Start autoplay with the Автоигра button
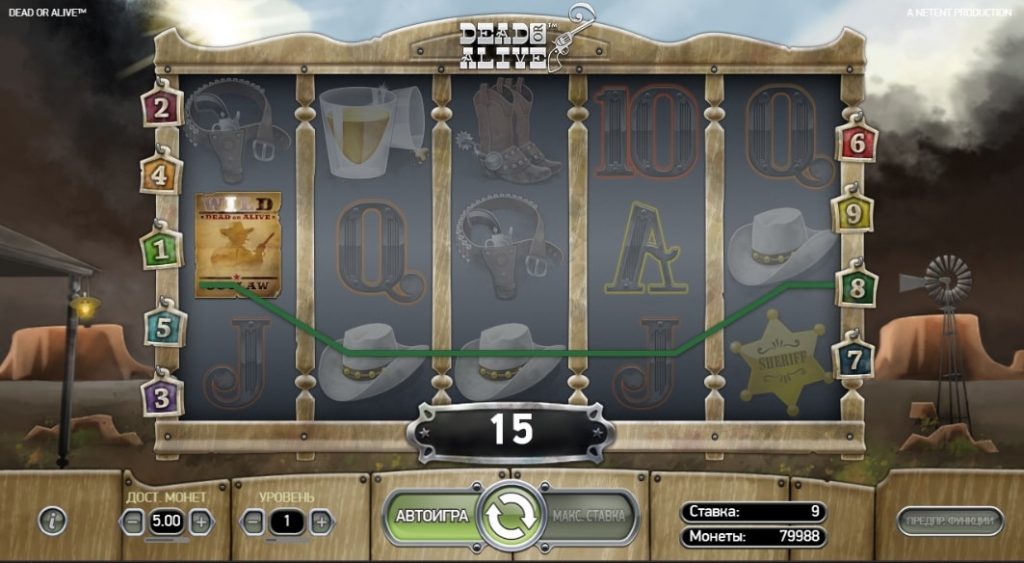Image resolution: width=1024 pixels, height=563 pixels. coord(432,517)
